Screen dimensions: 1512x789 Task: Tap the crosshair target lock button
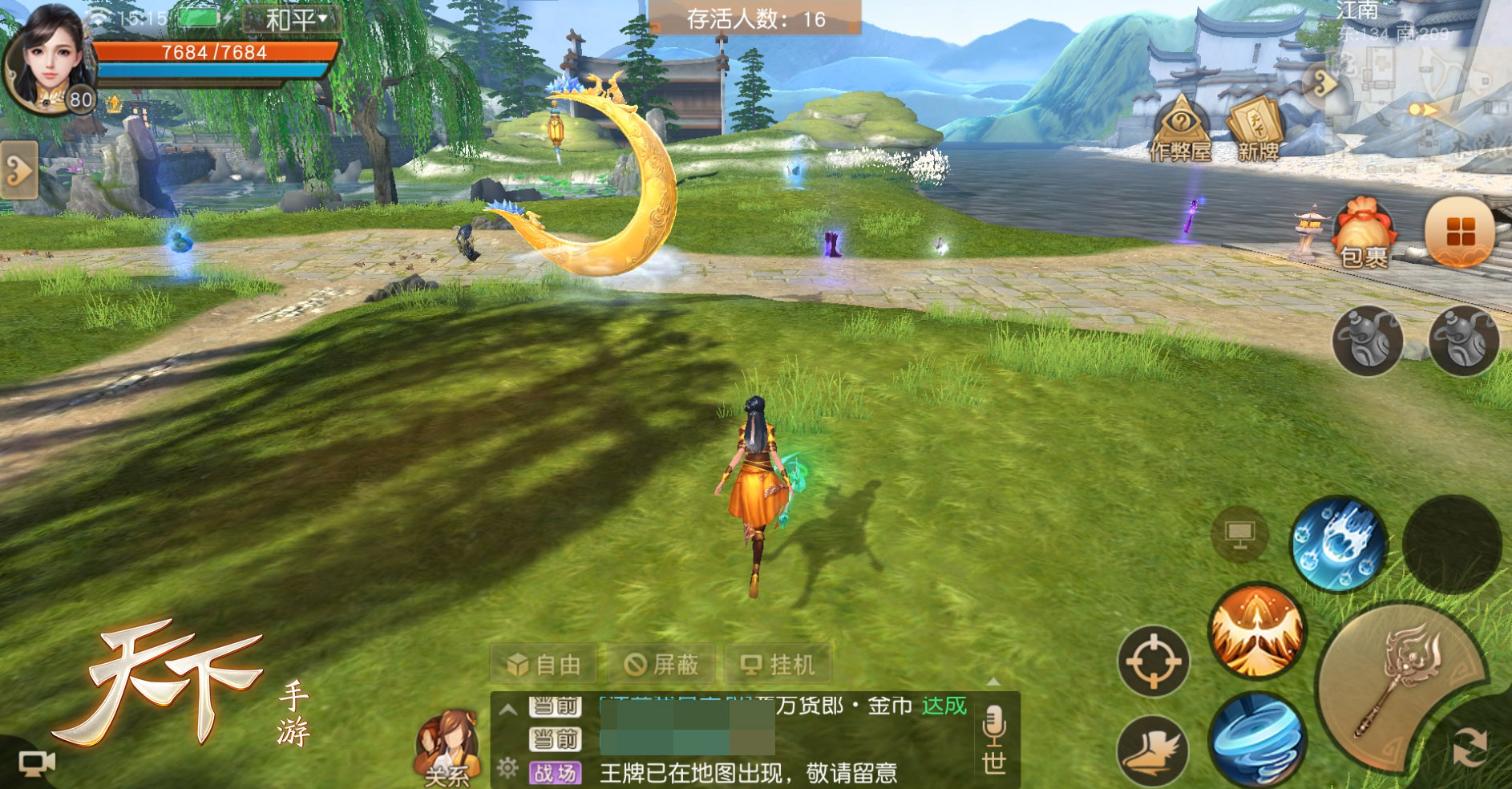tap(1154, 662)
